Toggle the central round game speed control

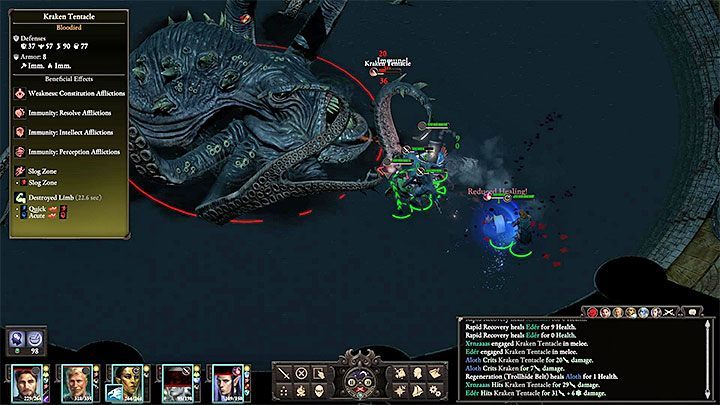click(x=359, y=378)
